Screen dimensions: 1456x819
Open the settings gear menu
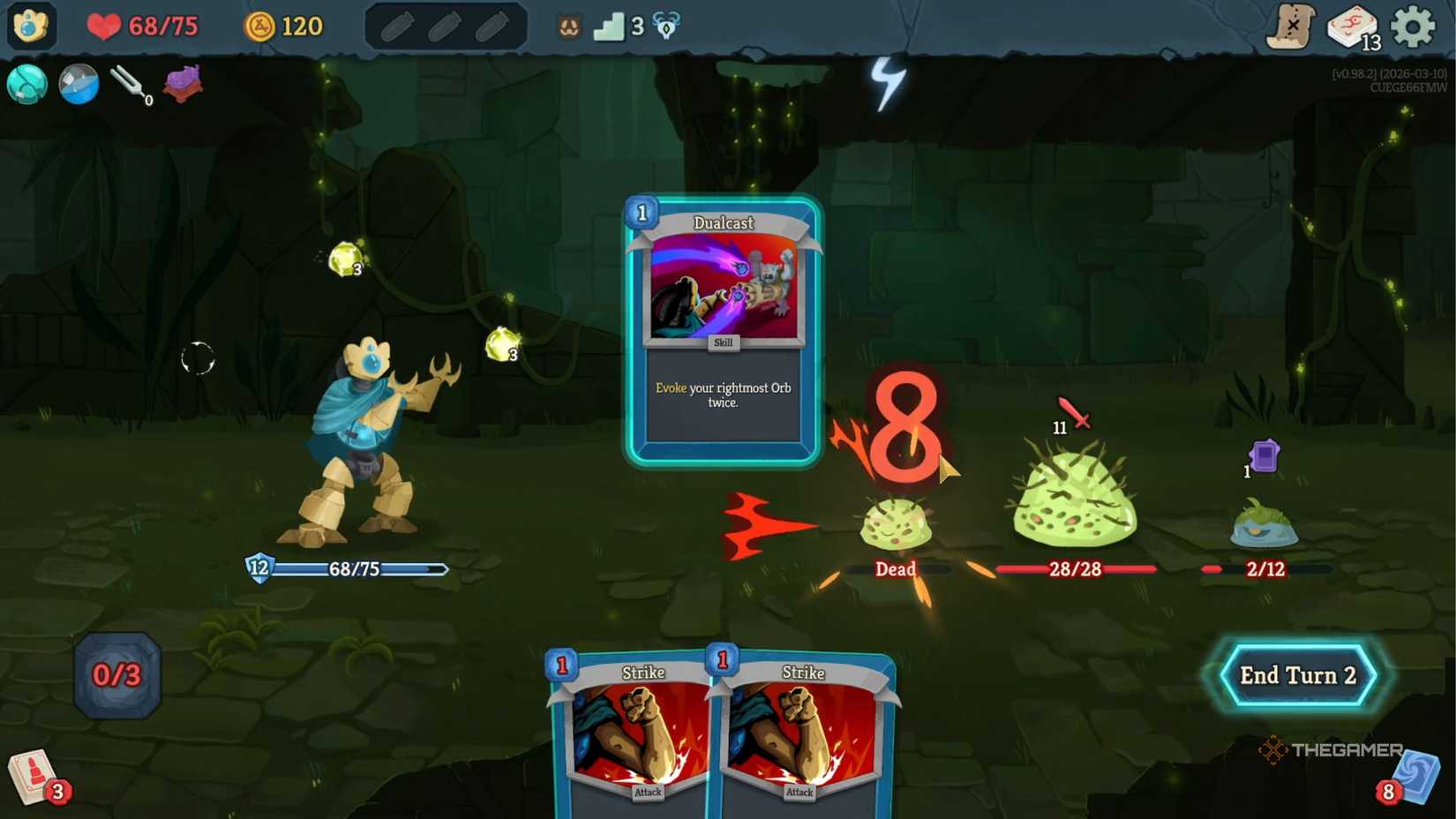1414,25
